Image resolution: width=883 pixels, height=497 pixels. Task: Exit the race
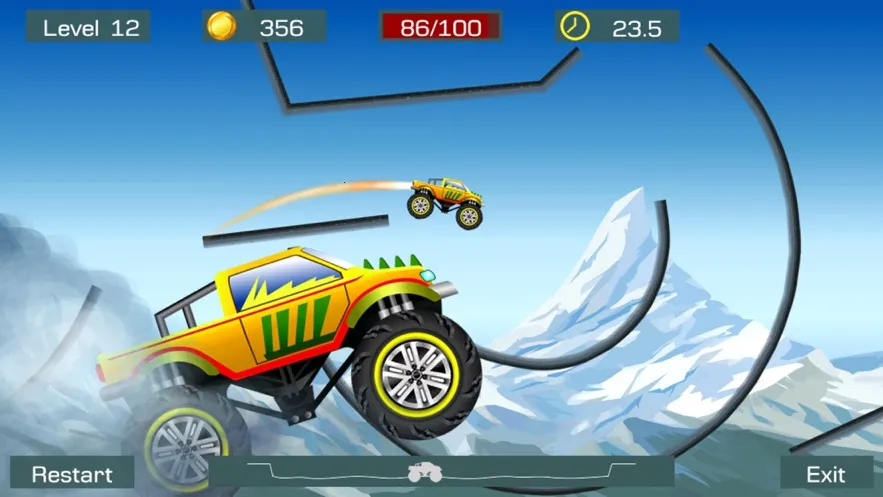[826, 474]
